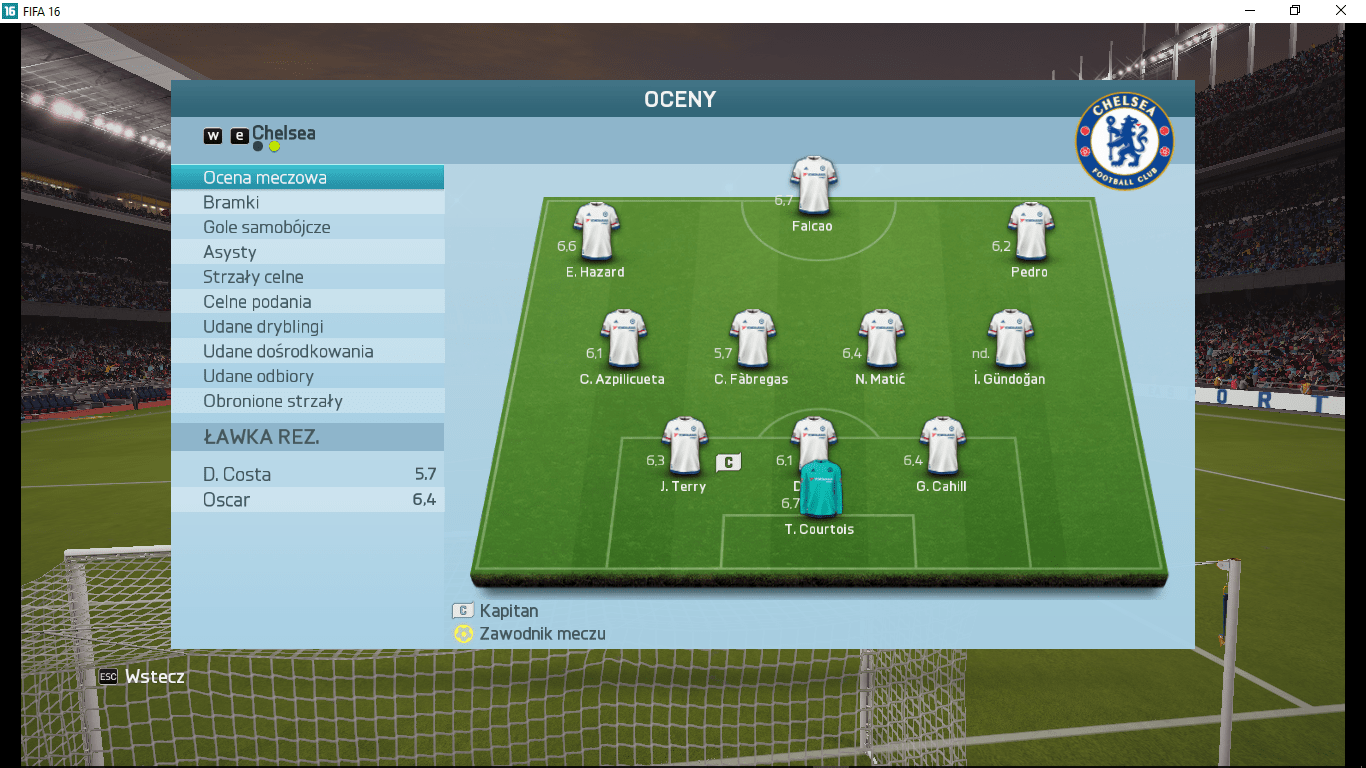Image resolution: width=1366 pixels, height=768 pixels.
Task: Open Gole samobójcze stat view
Action: point(307,227)
